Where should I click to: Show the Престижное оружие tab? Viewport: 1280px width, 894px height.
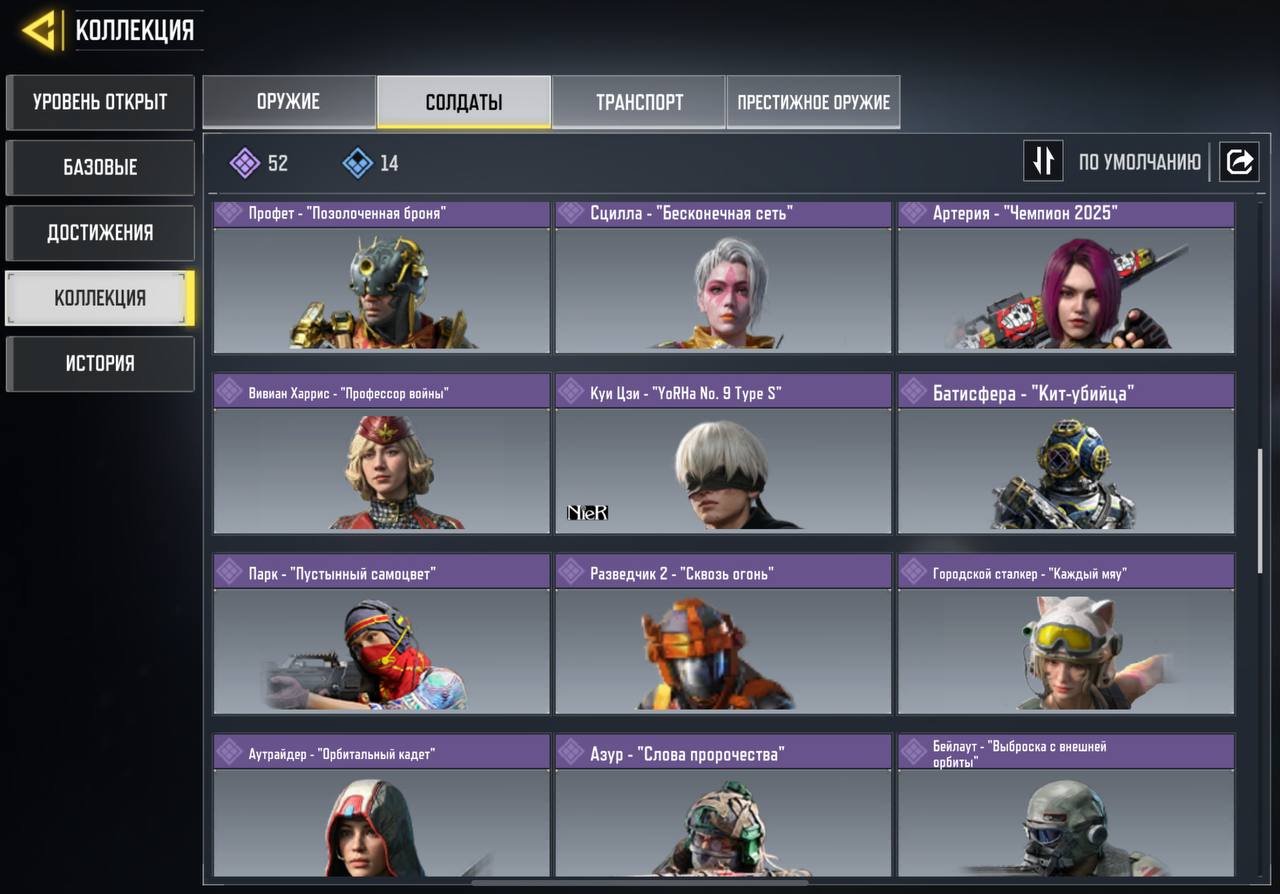click(x=813, y=102)
